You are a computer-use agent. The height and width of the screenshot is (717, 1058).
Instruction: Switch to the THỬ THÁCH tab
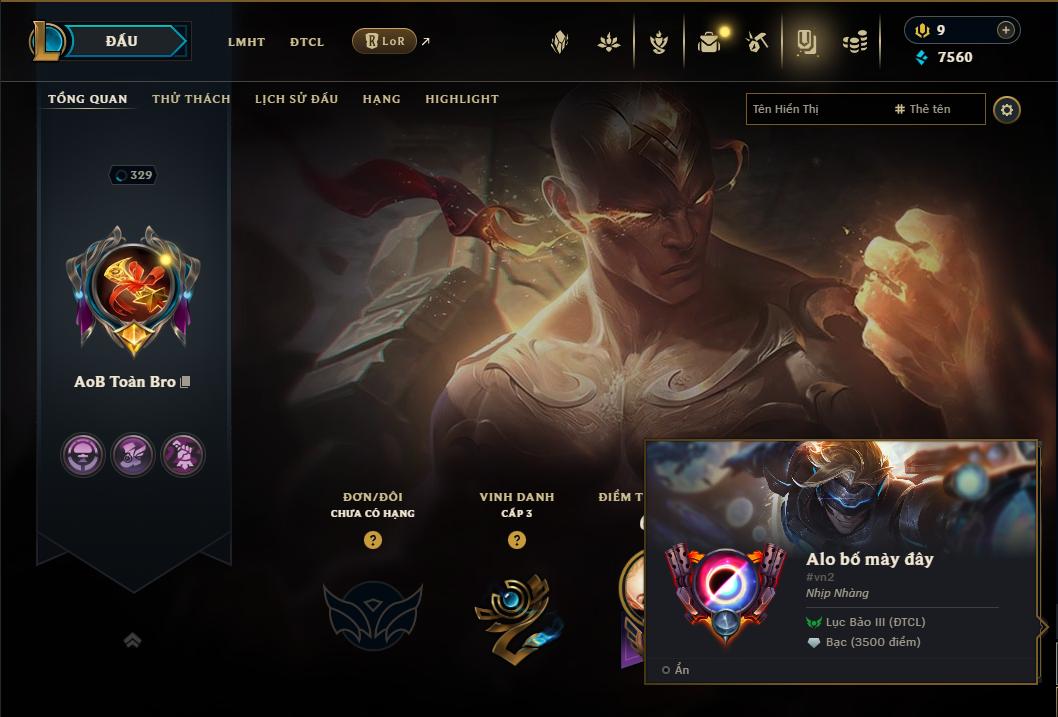click(191, 99)
